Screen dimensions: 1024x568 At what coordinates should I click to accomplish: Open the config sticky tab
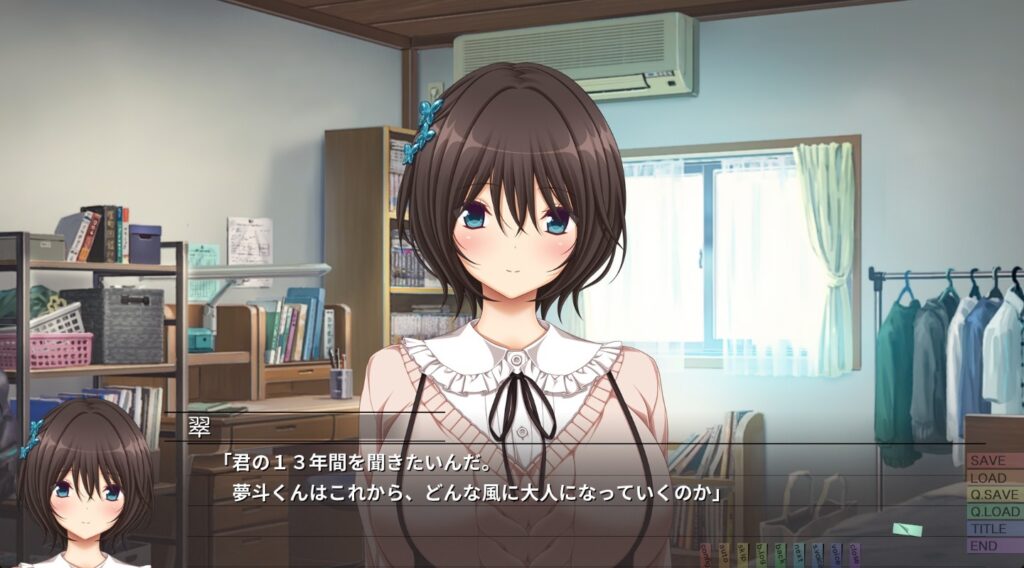[x=705, y=555]
